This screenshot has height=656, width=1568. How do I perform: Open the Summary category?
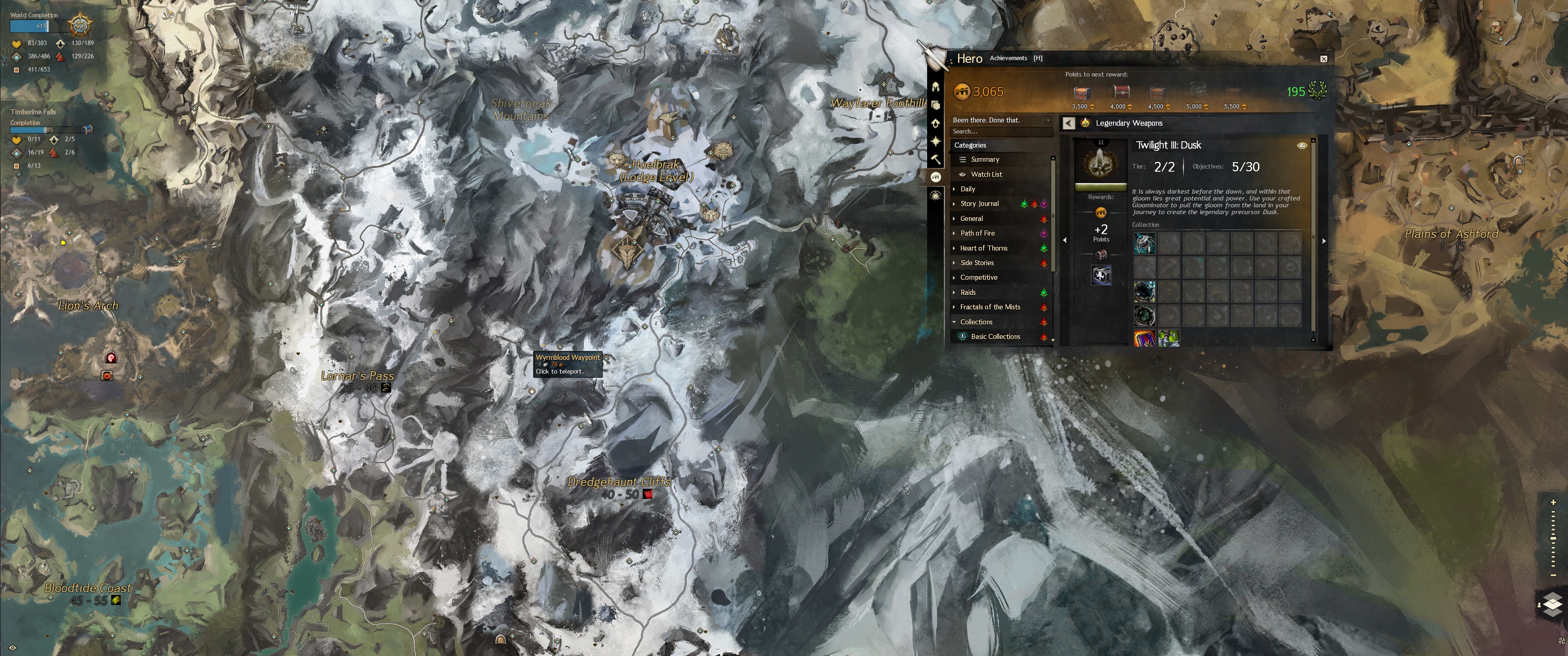click(984, 159)
